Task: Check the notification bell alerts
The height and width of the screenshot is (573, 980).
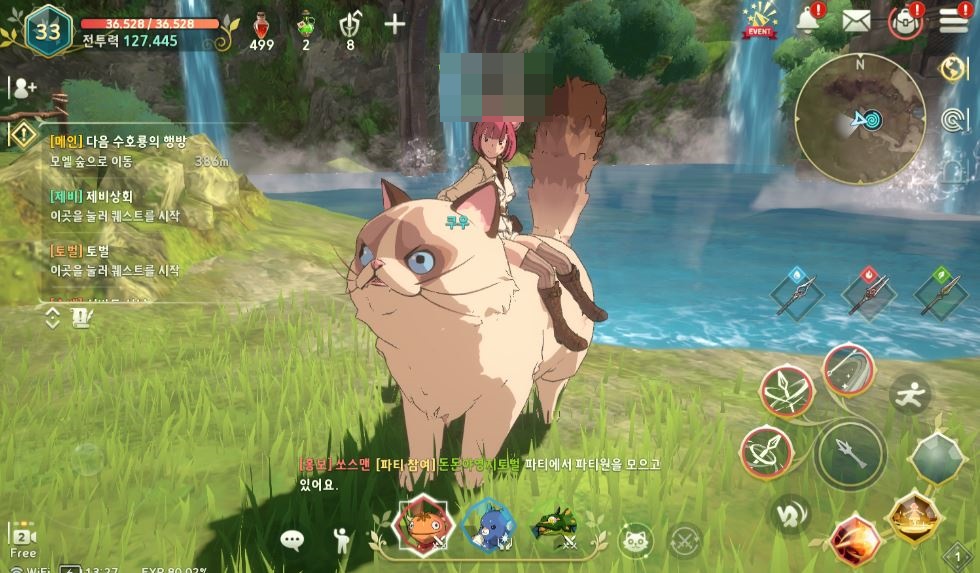Action: click(807, 20)
